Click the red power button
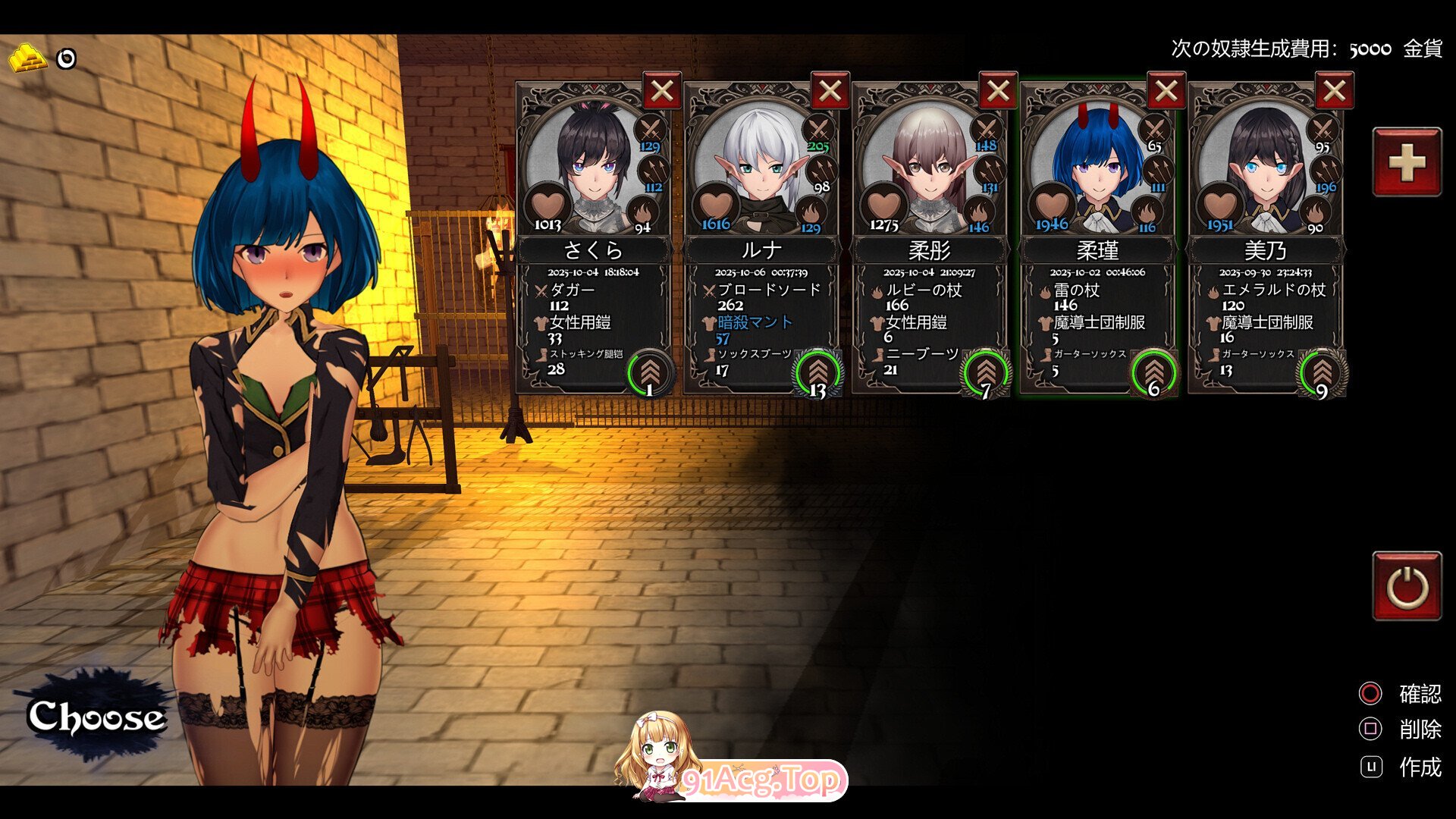 pos(1407,586)
